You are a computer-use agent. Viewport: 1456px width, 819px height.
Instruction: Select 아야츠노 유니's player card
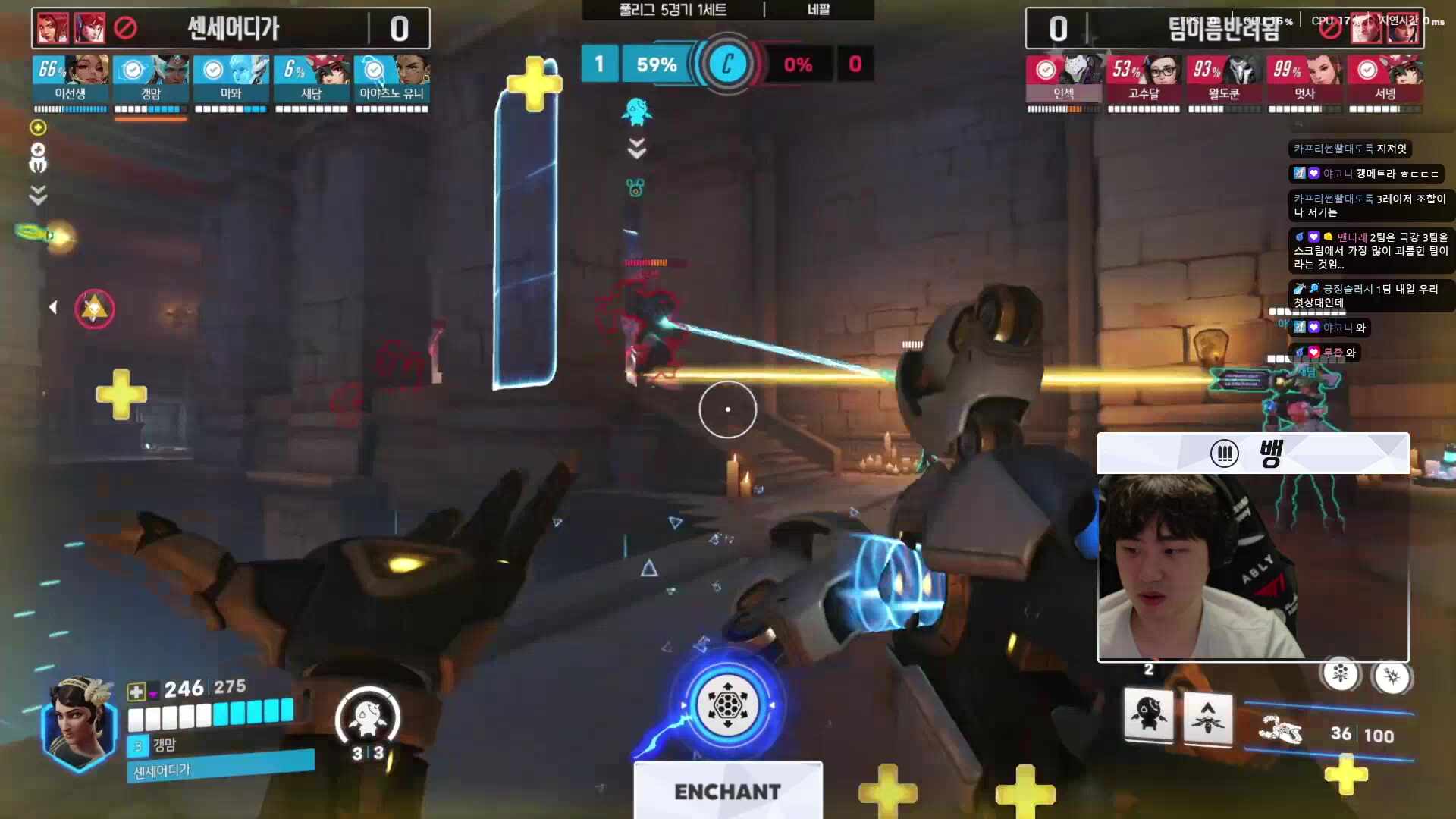pos(392,80)
